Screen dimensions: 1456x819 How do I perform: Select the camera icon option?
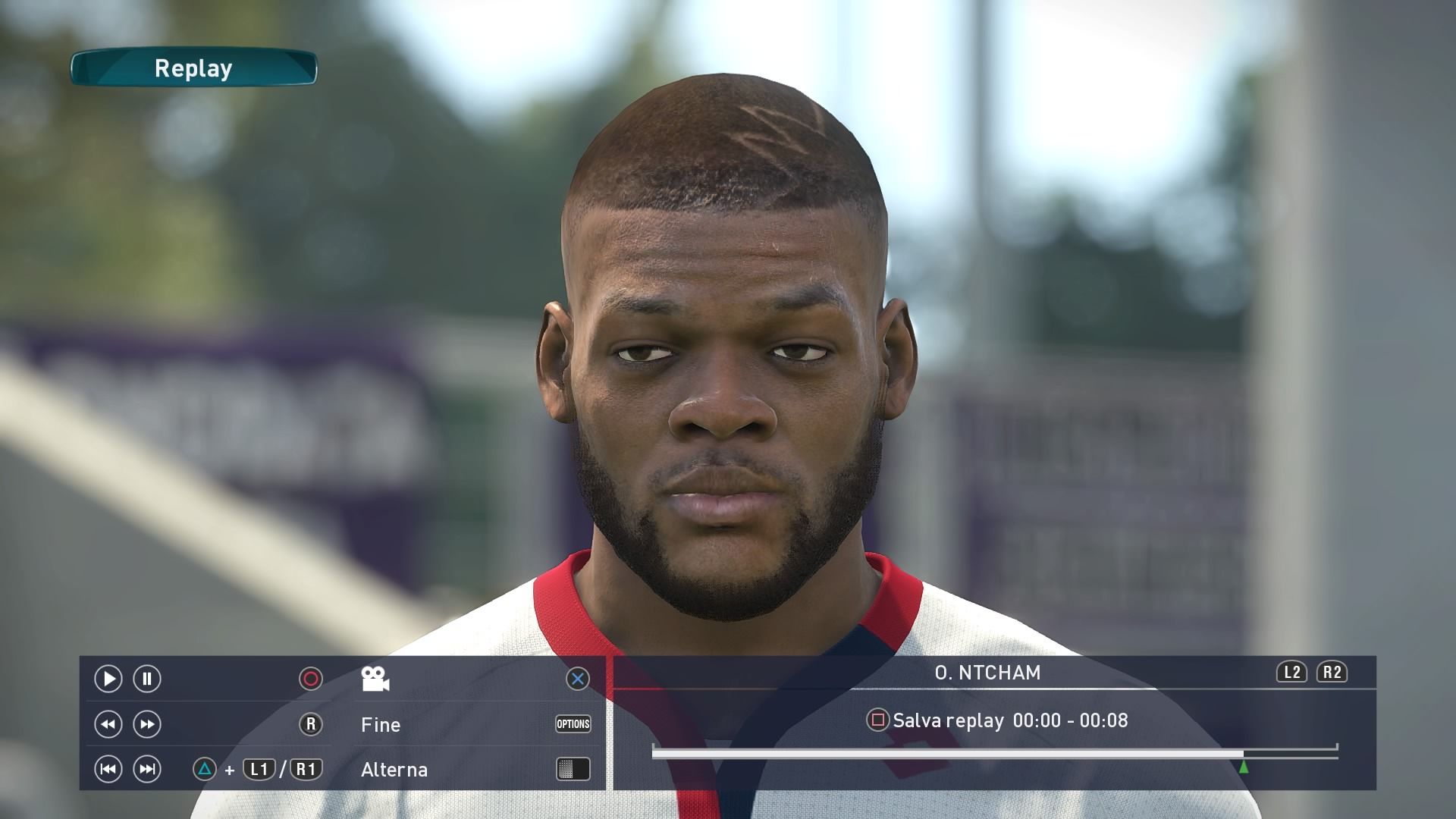click(375, 679)
